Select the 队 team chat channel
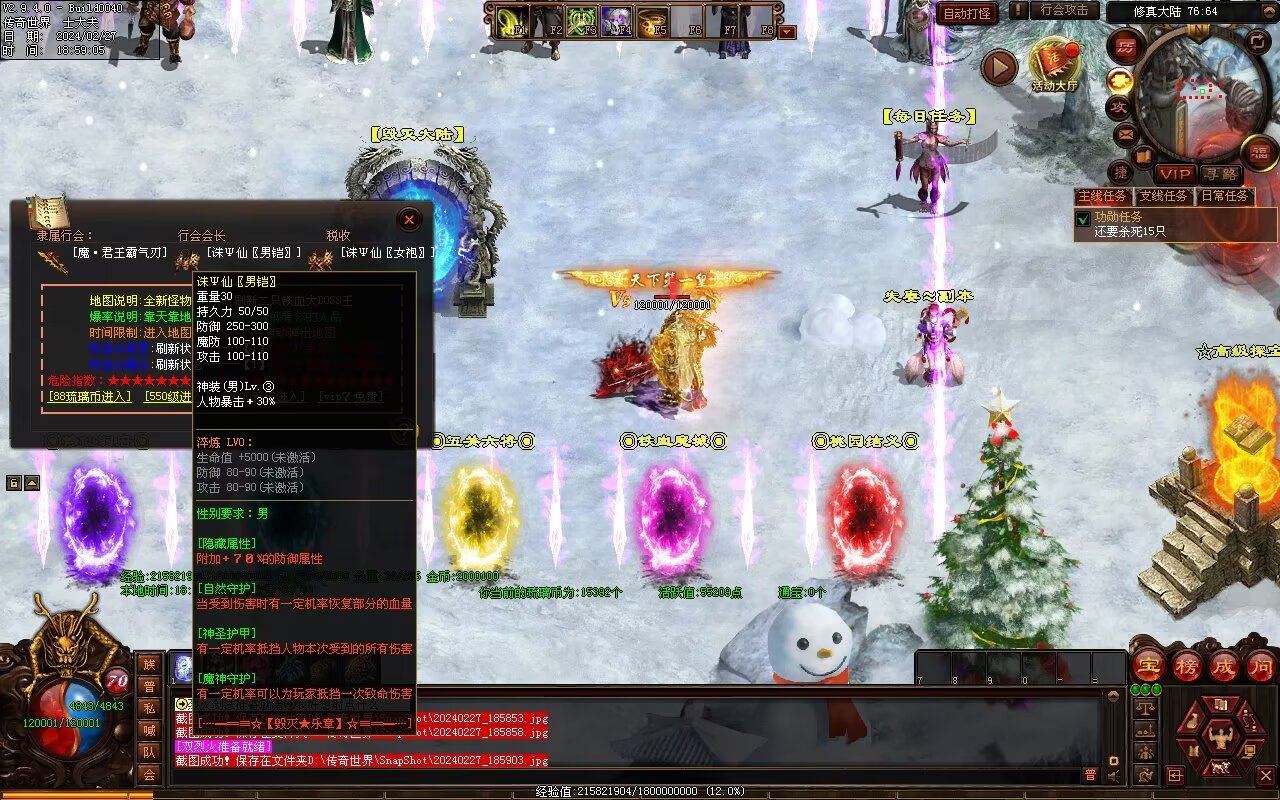The image size is (1280, 800). point(149,752)
